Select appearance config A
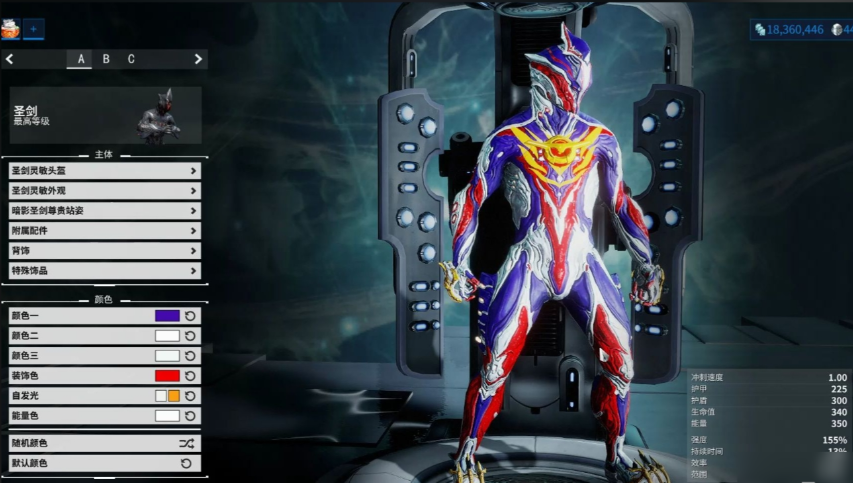This screenshot has height=483, width=853. coord(80,59)
